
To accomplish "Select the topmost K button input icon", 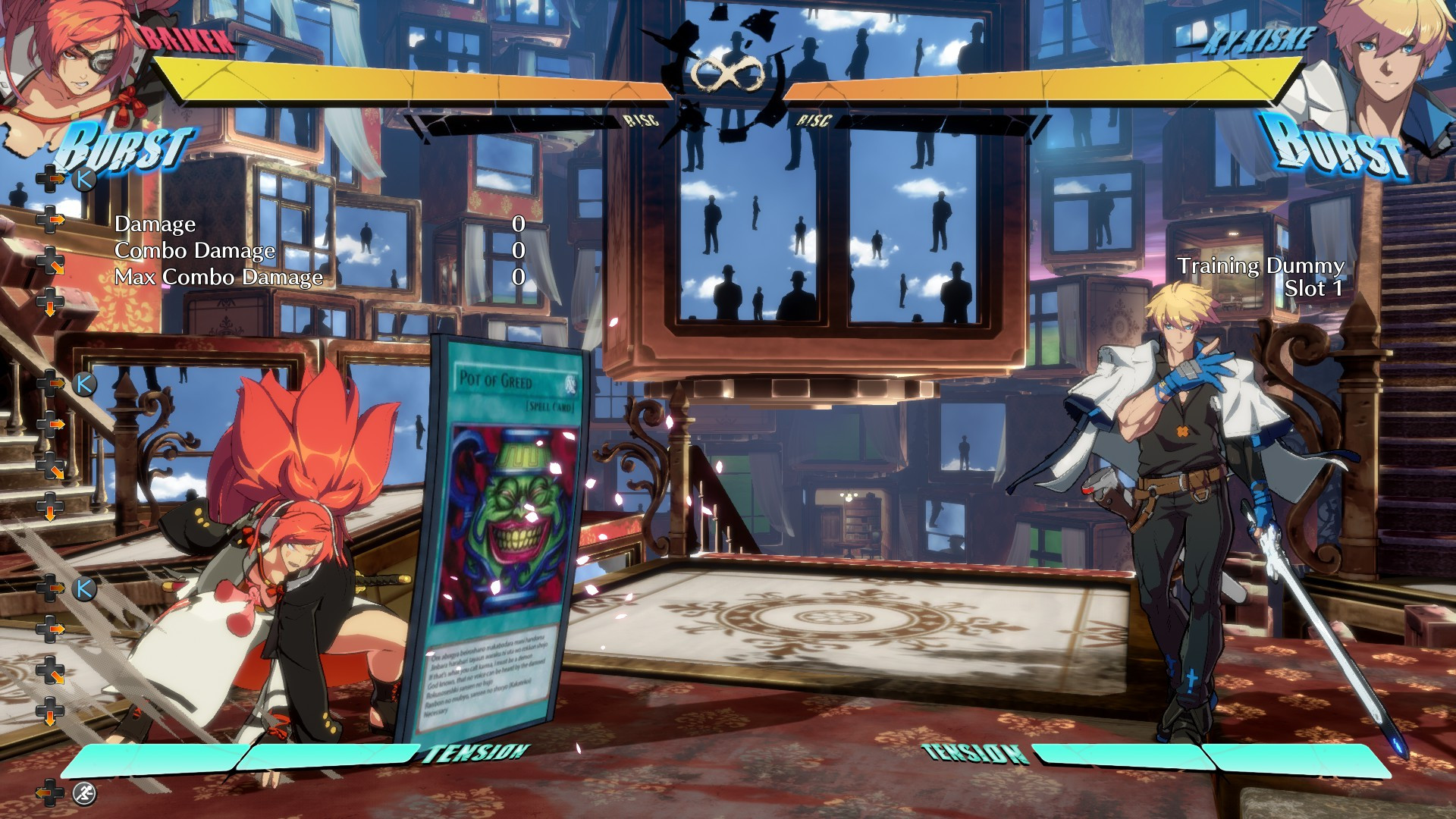I will click(86, 180).
